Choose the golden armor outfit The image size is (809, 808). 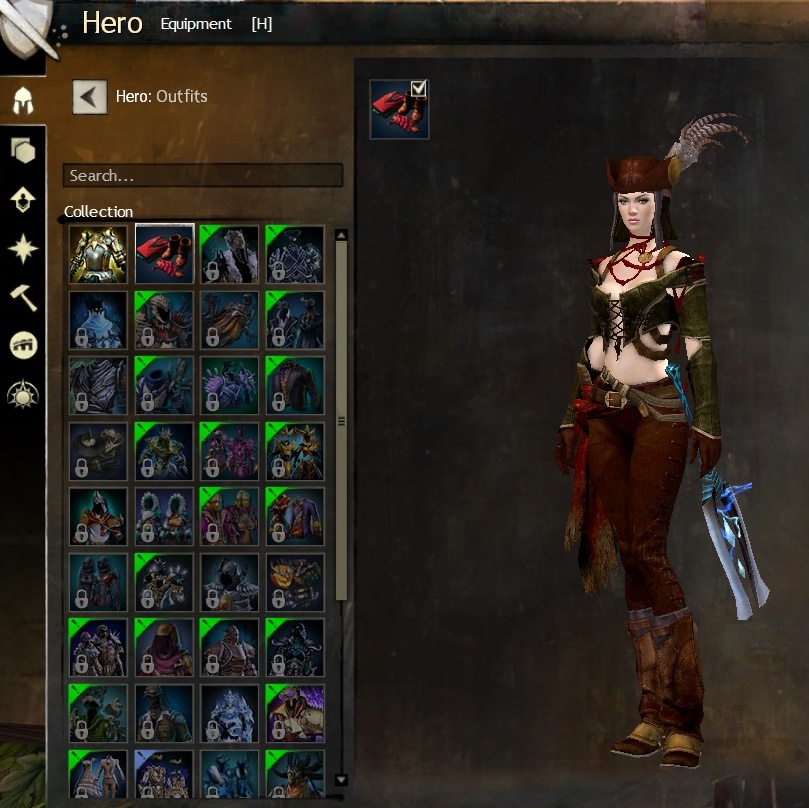coord(98,254)
